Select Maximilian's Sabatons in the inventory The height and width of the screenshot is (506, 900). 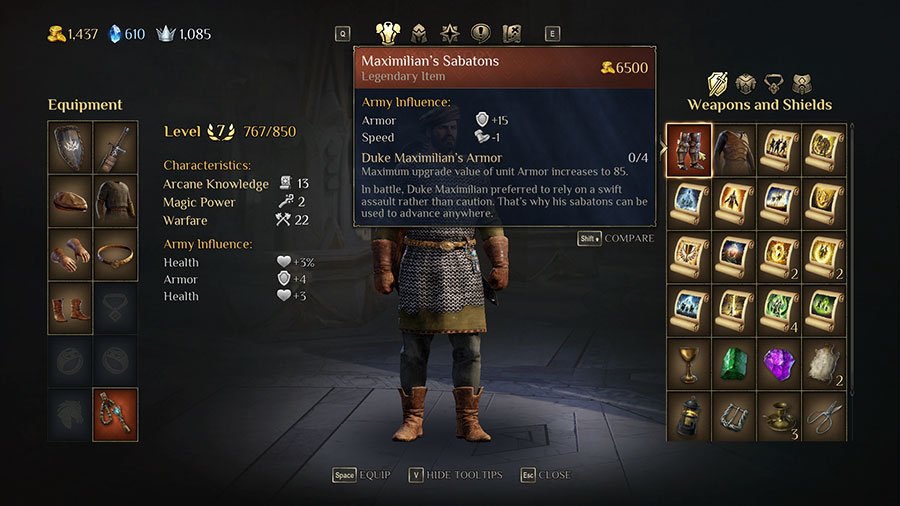[689, 150]
